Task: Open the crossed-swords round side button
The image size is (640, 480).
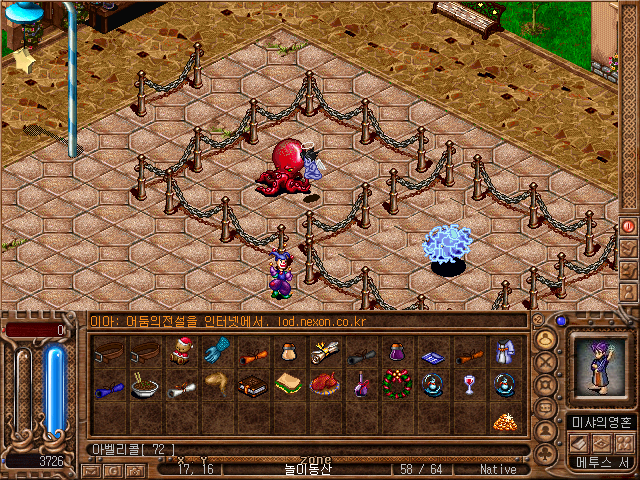Action: (546, 361)
